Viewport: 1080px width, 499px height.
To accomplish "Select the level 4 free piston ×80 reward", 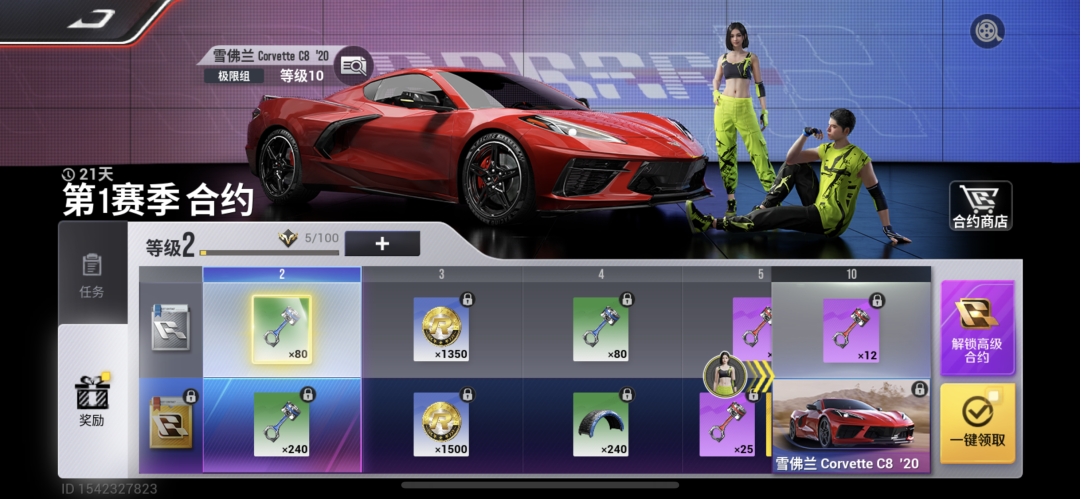I will pyautogui.click(x=601, y=329).
